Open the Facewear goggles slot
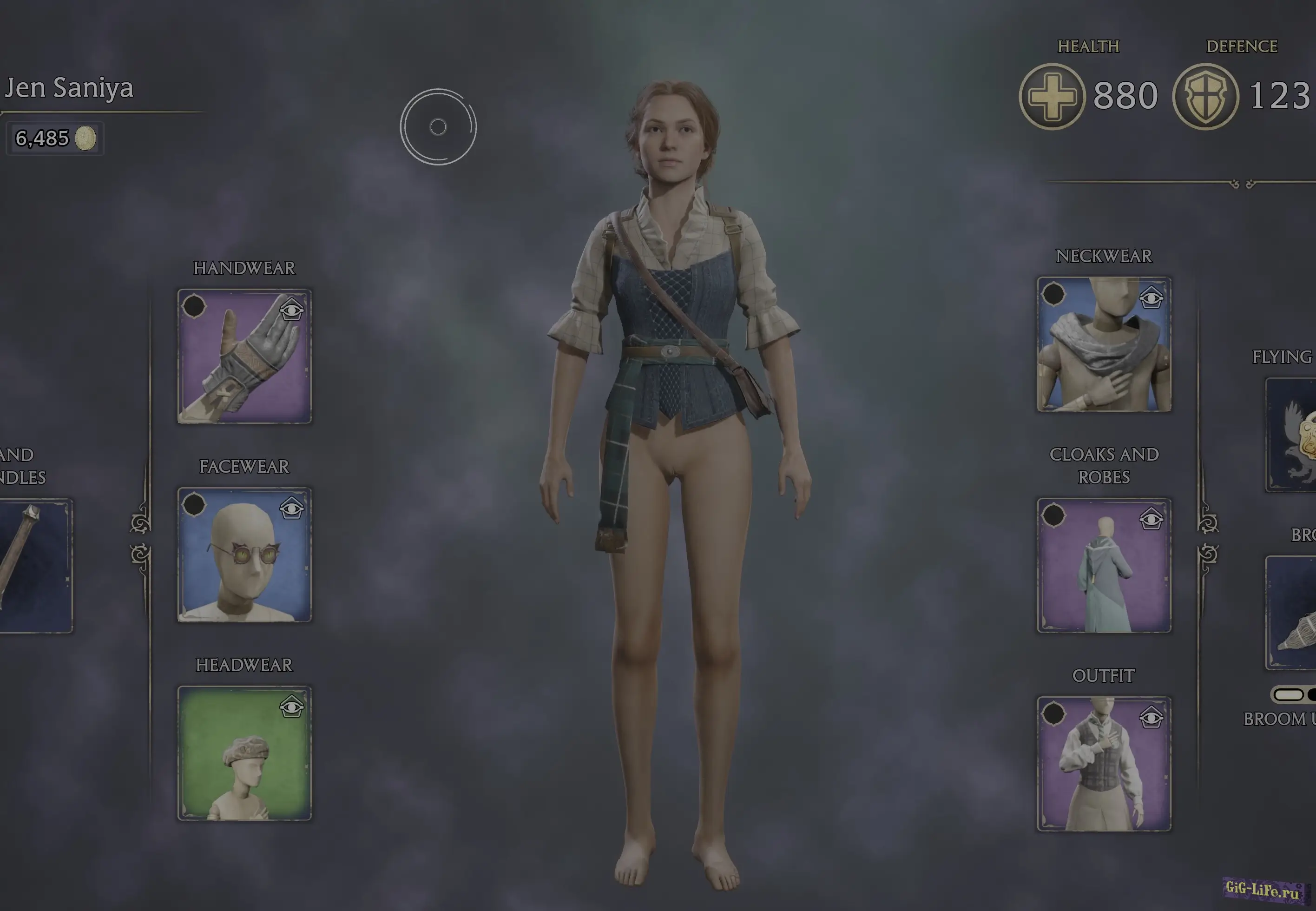Viewport: 1316px width, 911px height. click(x=244, y=555)
